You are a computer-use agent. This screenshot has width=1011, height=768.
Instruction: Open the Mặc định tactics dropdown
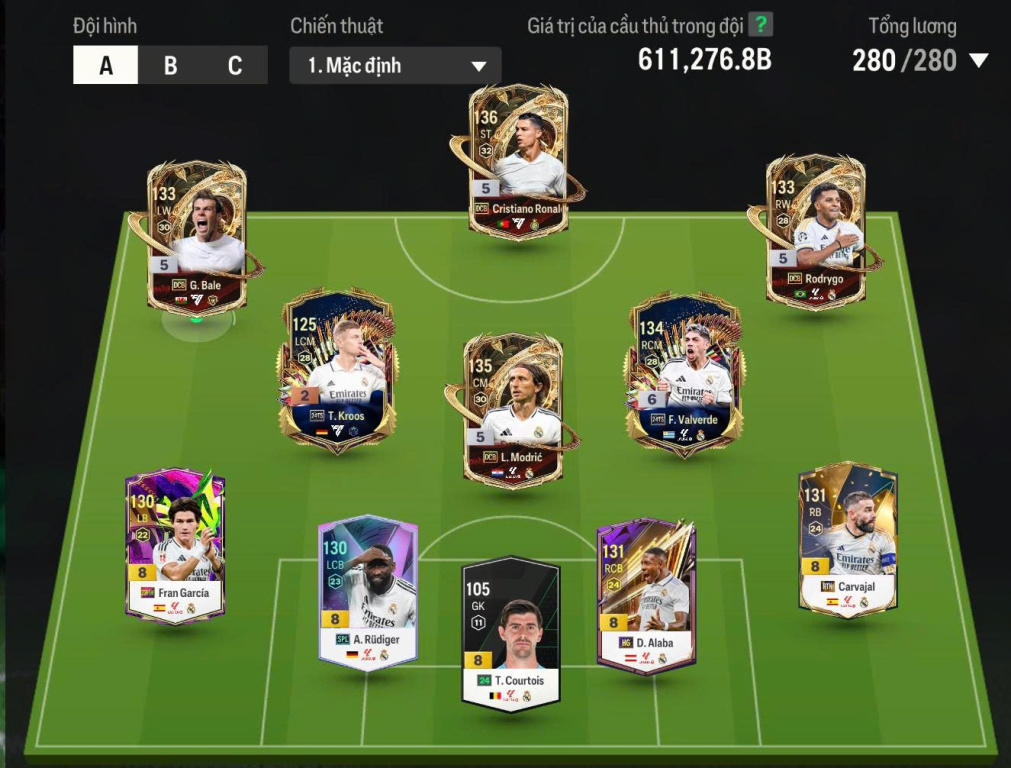click(x=395, y=66)
